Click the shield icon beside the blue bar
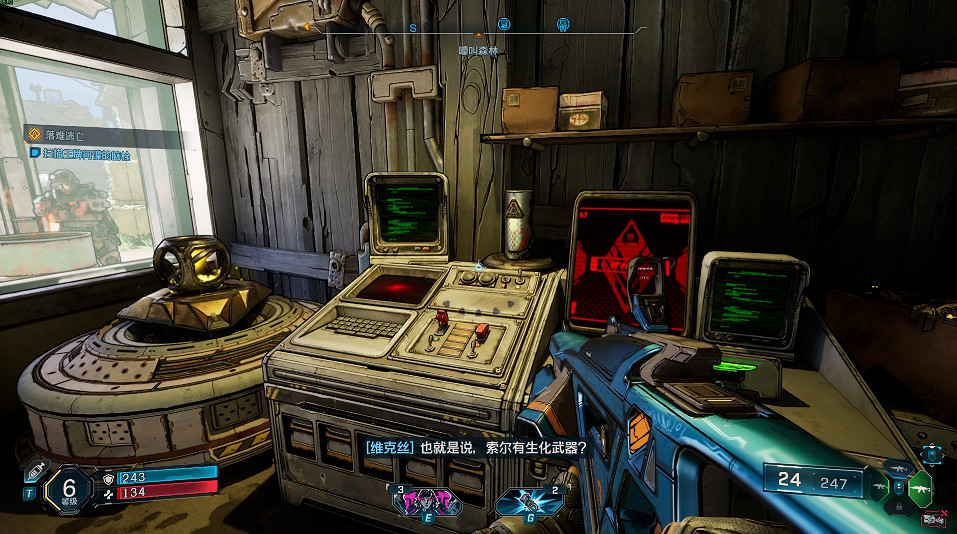The image size is (957, 534). [x=108, y=477]
